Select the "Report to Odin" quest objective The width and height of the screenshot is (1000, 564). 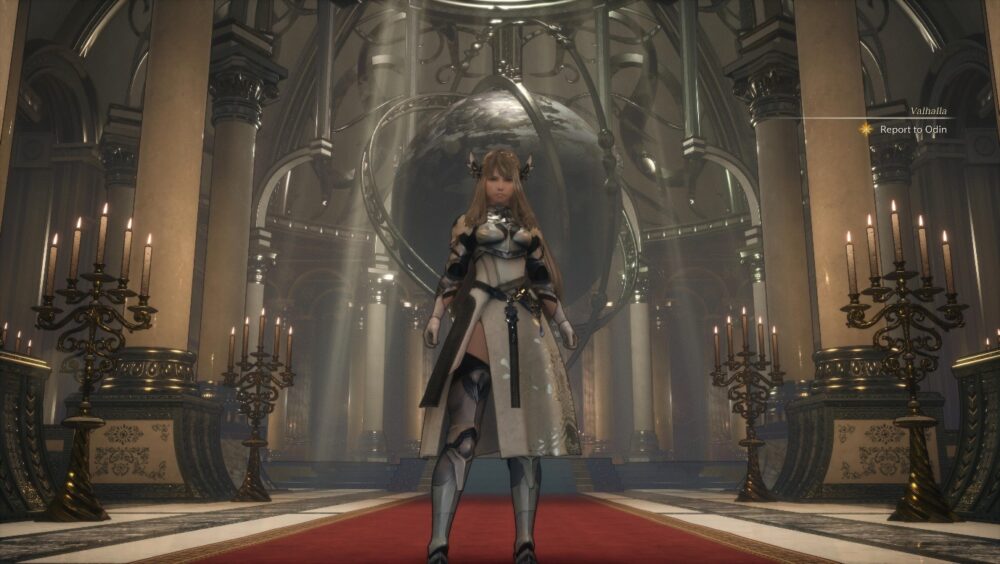(x=911, y=129)
